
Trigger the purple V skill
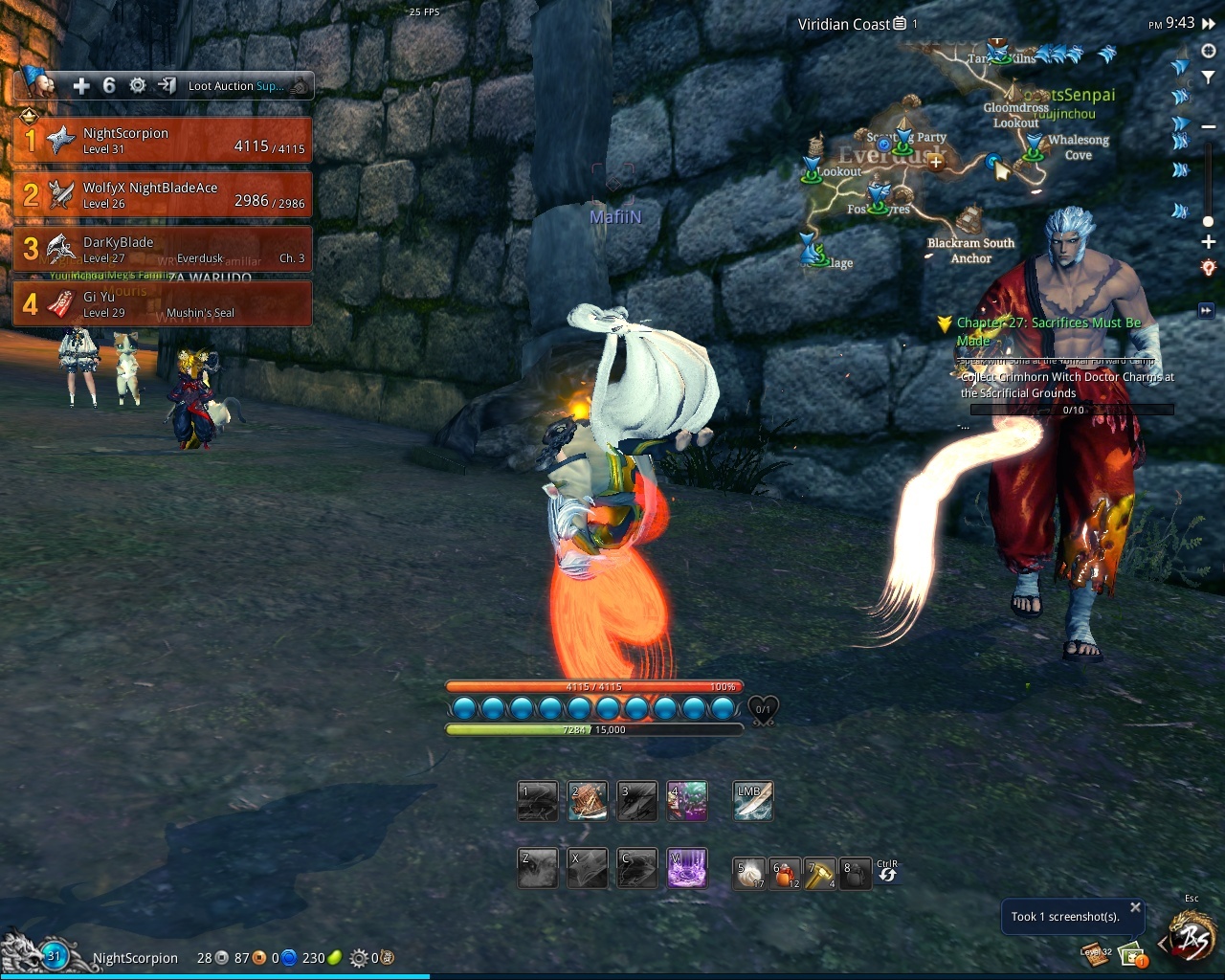pos(687,868)
